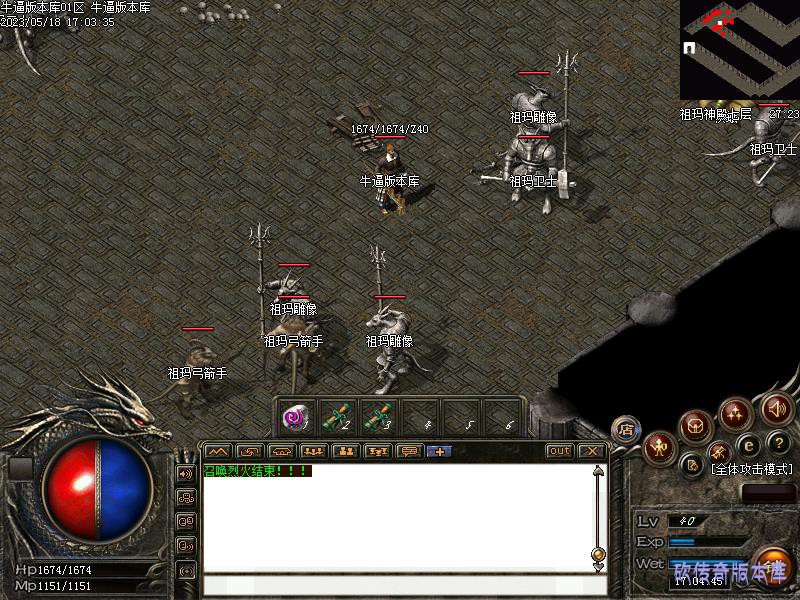The height and width of the screenshot is (600, 800).
Task: Click the small document icon button
Action: click(x=692, y=464)
